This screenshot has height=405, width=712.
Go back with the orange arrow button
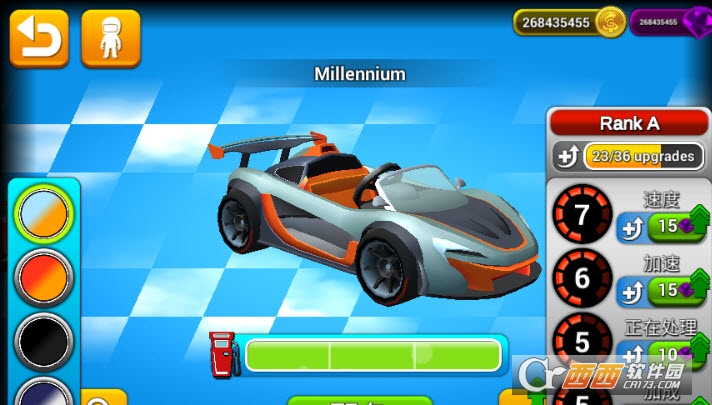[39, 38]
